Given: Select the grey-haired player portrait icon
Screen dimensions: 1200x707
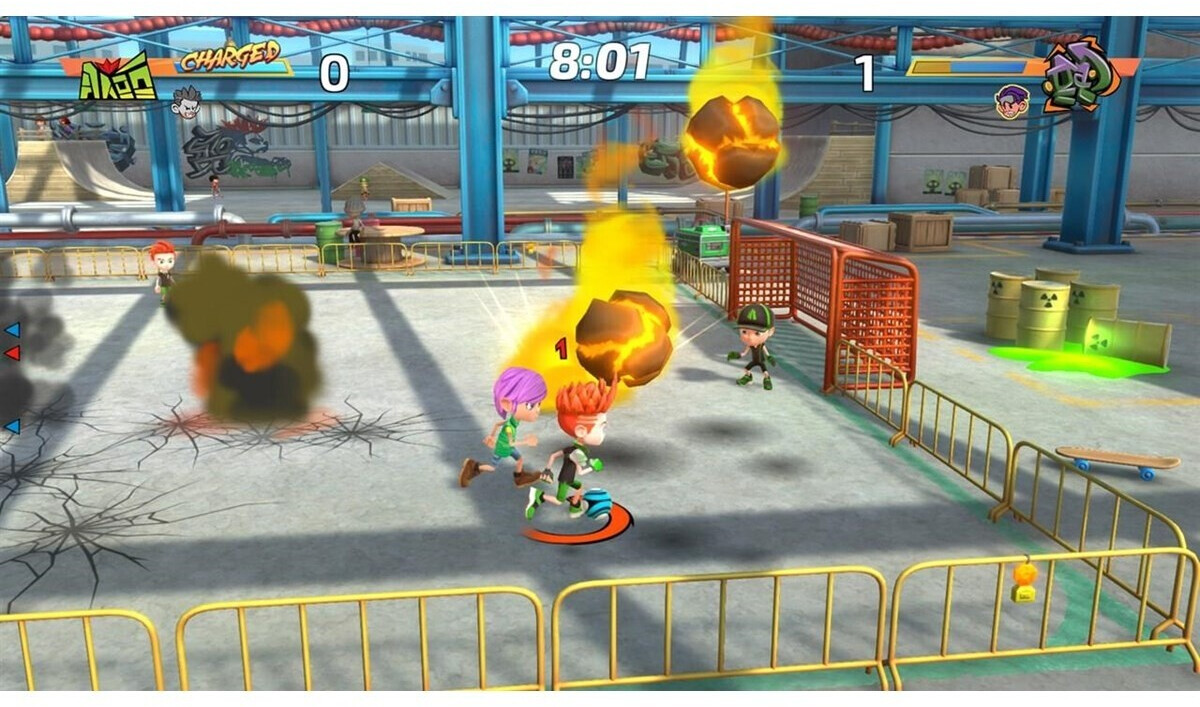Looking at the screenshot, I should coord(186,102).
